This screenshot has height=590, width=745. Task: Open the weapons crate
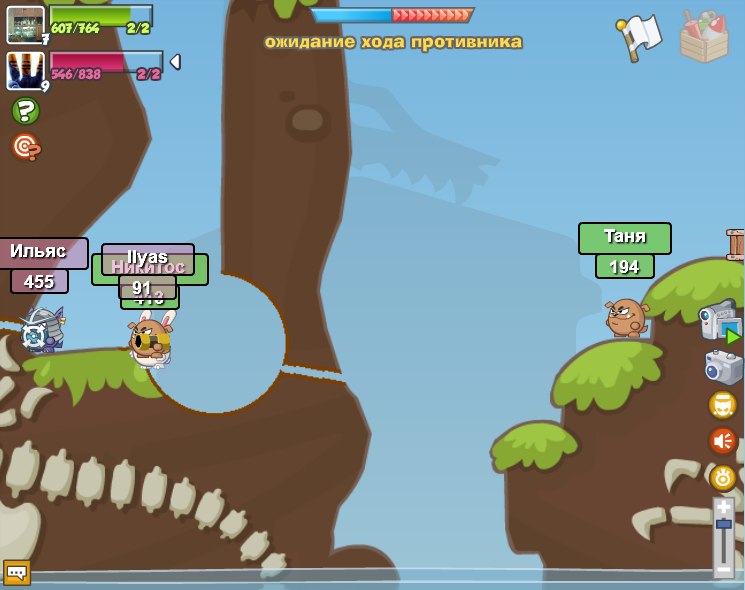pos(703,37)
